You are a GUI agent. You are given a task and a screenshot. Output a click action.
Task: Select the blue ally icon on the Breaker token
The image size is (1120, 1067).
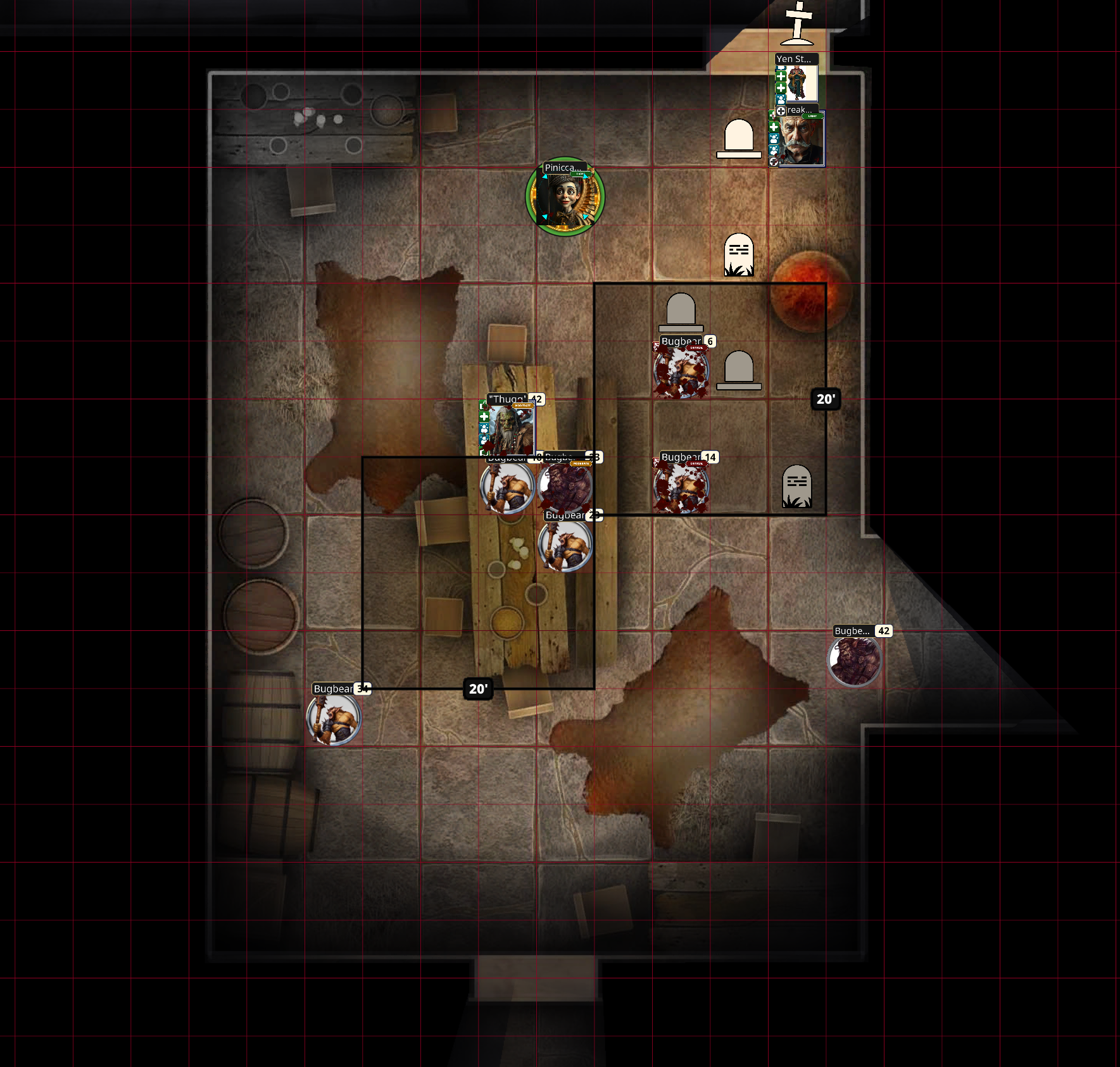tap(775, 138)
